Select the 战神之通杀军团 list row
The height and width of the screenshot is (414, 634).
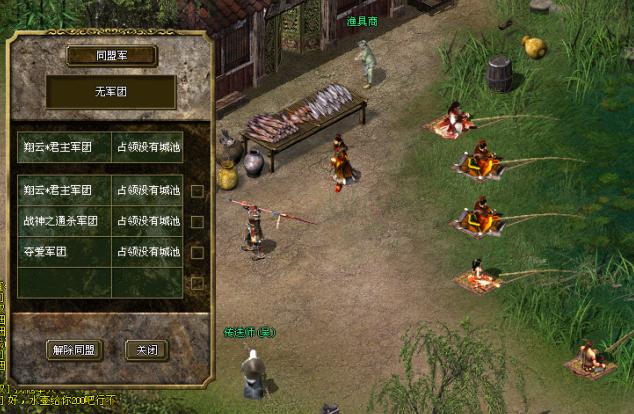point(100,221)
